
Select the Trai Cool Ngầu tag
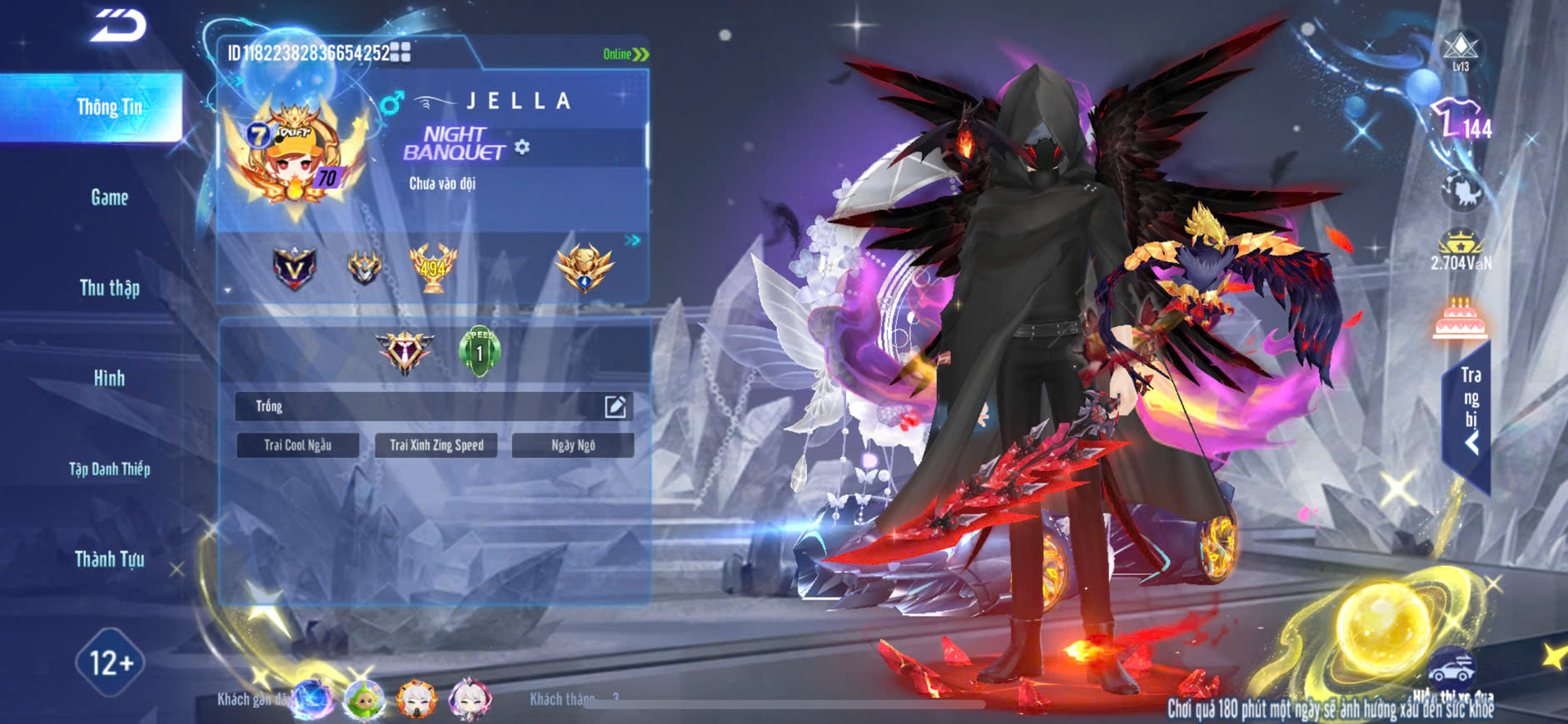297,445
